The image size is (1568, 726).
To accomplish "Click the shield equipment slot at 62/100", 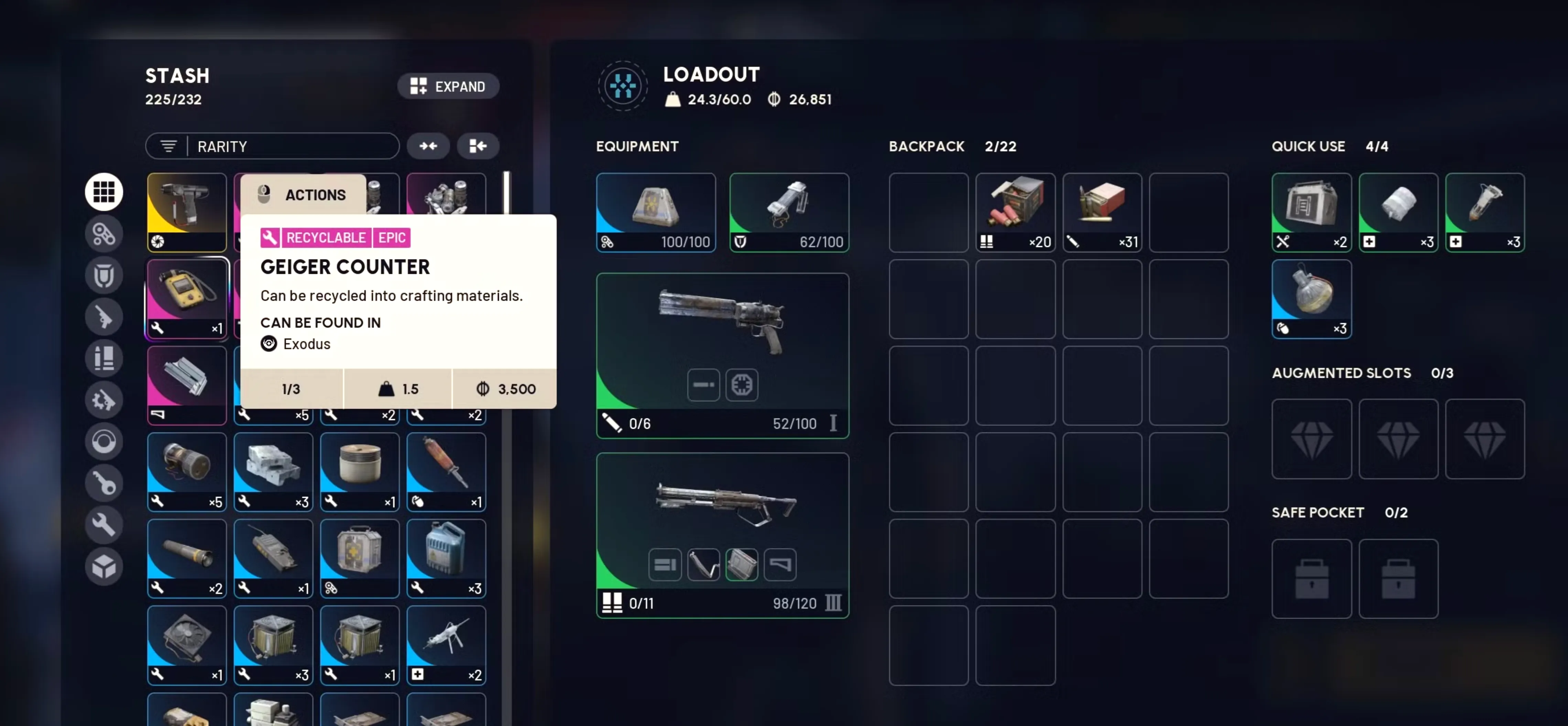I will 789,212.
